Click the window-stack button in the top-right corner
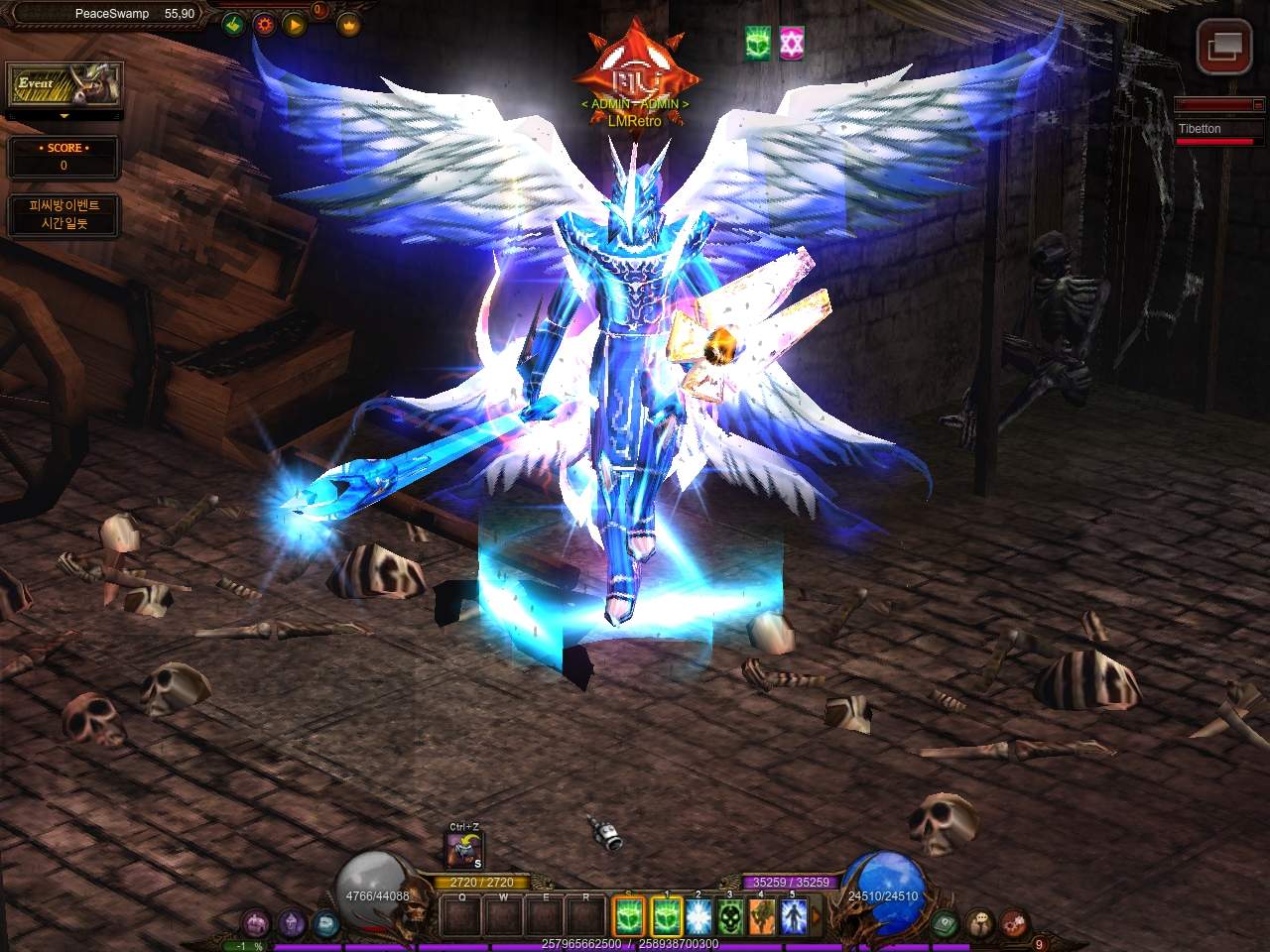Image resolution: width=1270 pixels, height=952 pixels. (1221, 46)
